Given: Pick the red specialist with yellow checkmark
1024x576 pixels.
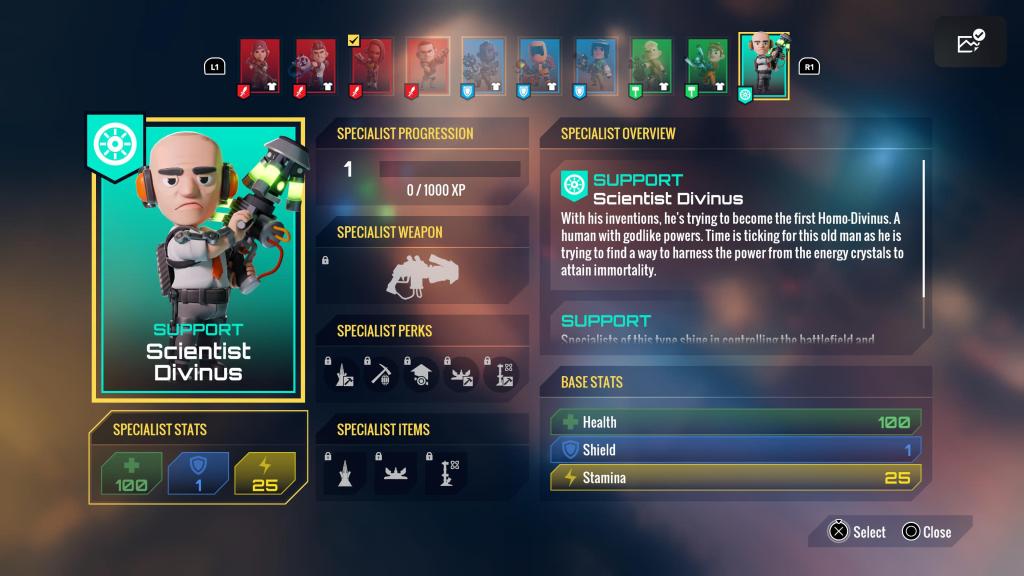Looking at the screenshot, I should pyautogui.click(x=371, y=64).
